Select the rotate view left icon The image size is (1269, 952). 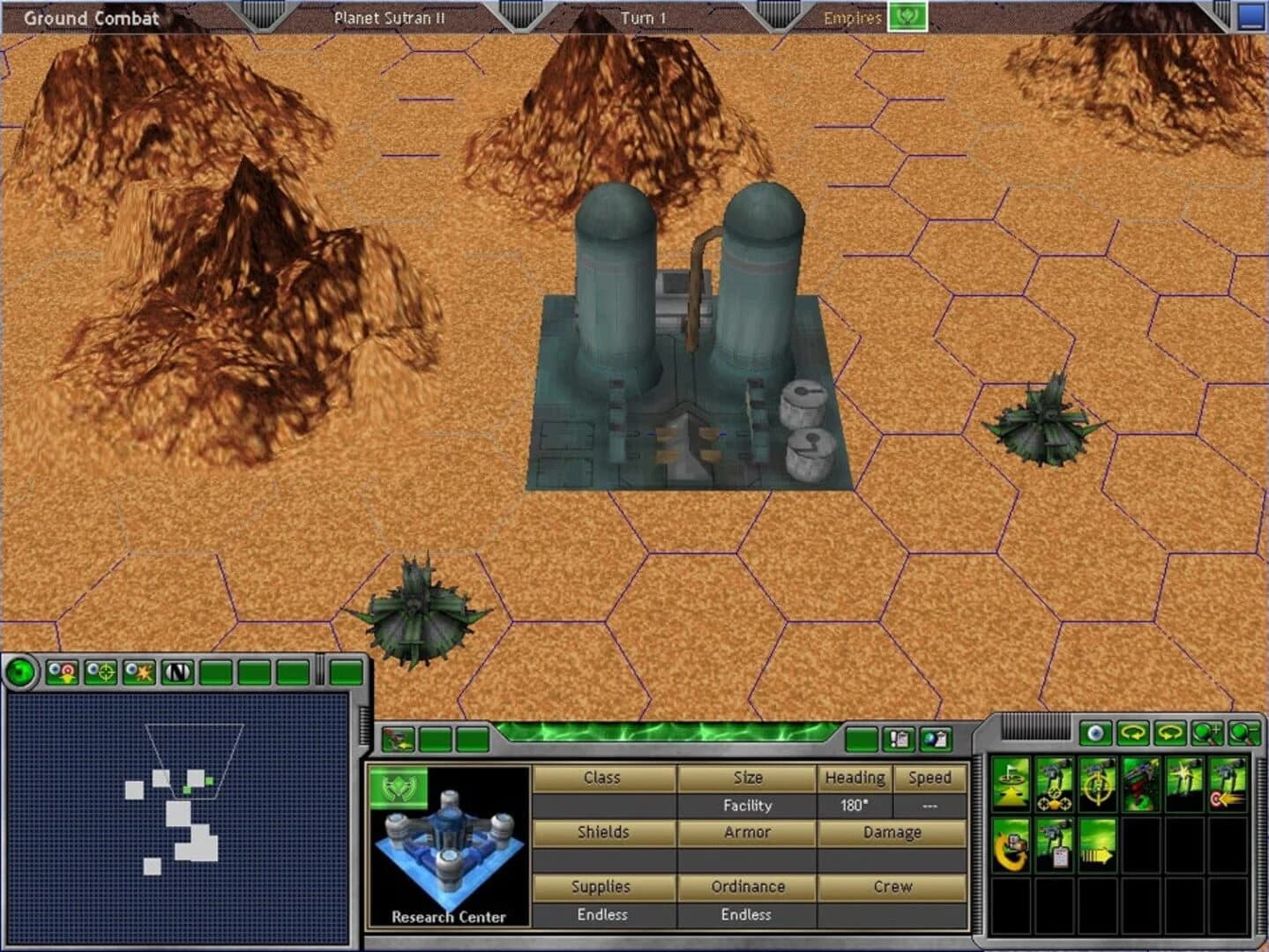1133,733
